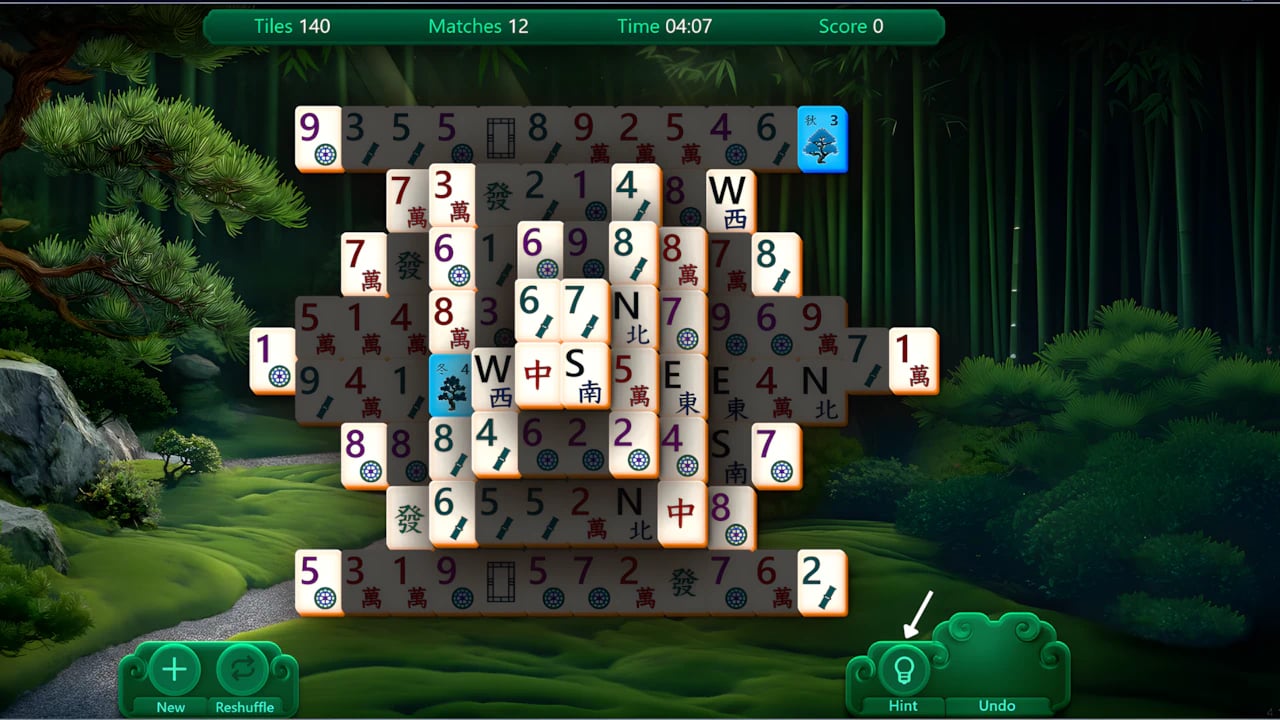Select the blue Winter season tile

pos(452,385)
